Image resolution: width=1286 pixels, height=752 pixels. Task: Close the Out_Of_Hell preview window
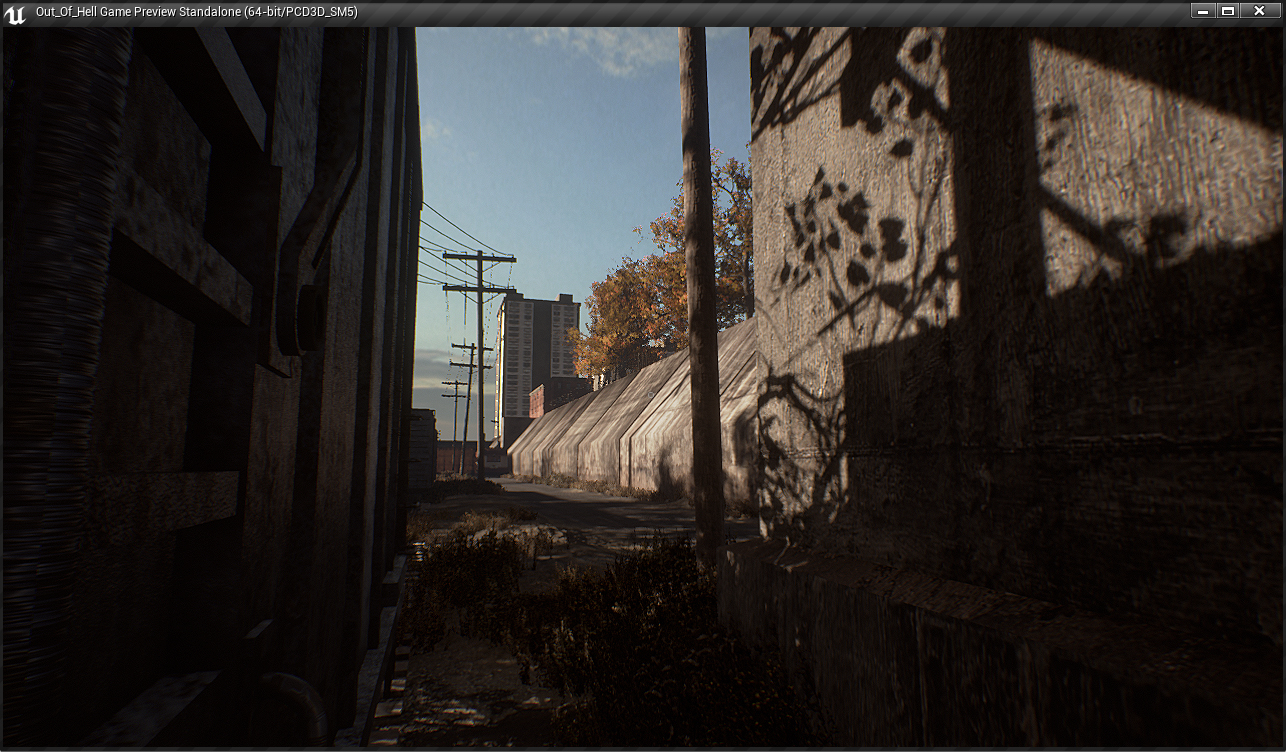(x=1260, y=11)
